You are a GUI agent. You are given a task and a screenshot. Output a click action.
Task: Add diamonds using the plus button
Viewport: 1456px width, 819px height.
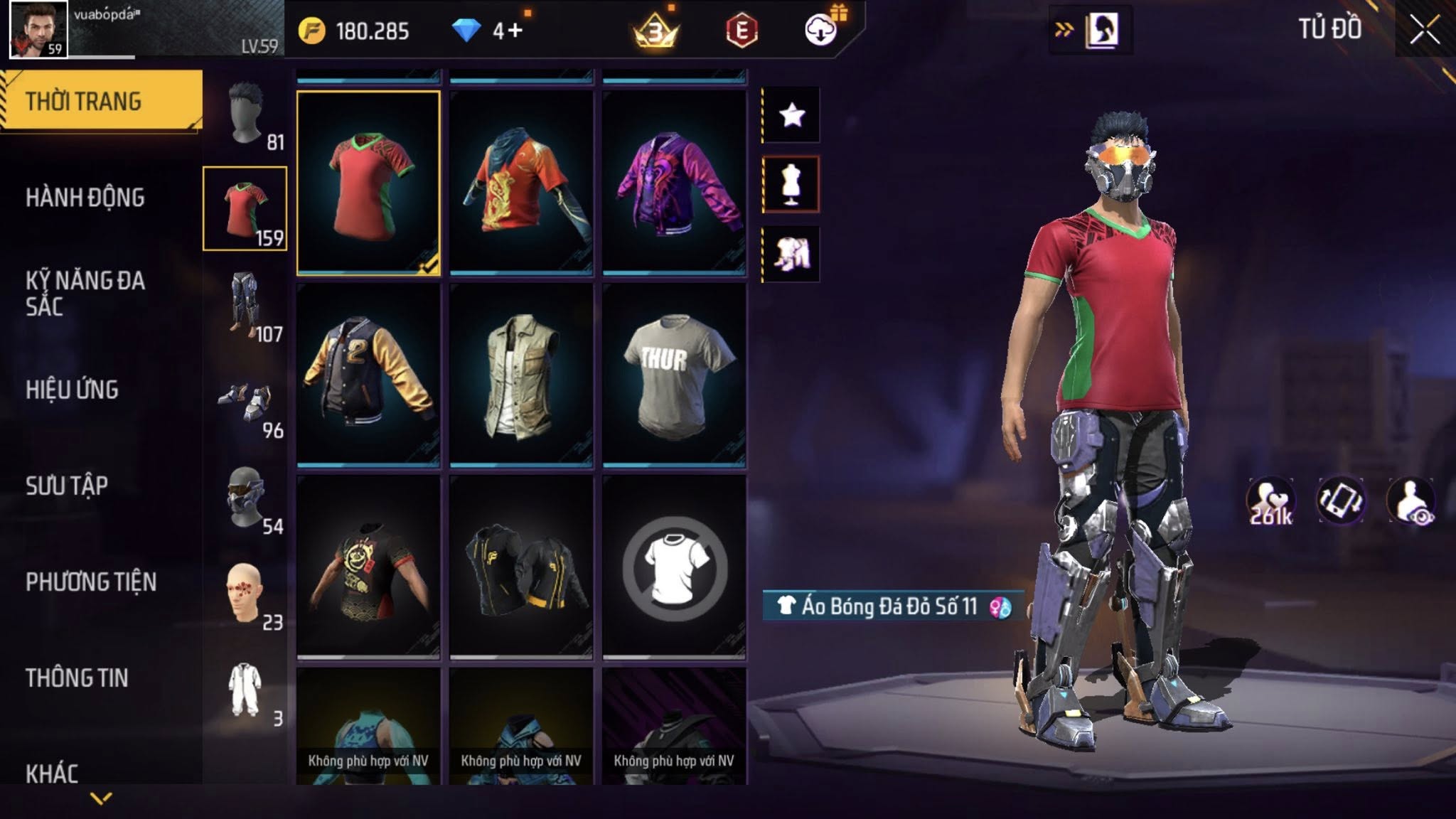515,31
